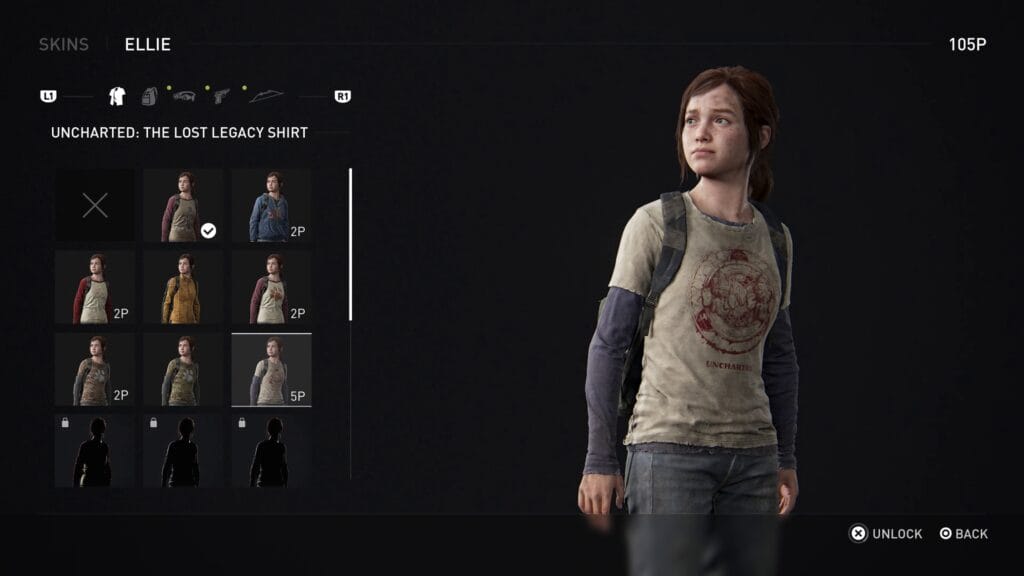This screenshot has height=576, width=1024.
Task: Select the highlighted 5P Uncharted shirt tile
Action: 271,370
